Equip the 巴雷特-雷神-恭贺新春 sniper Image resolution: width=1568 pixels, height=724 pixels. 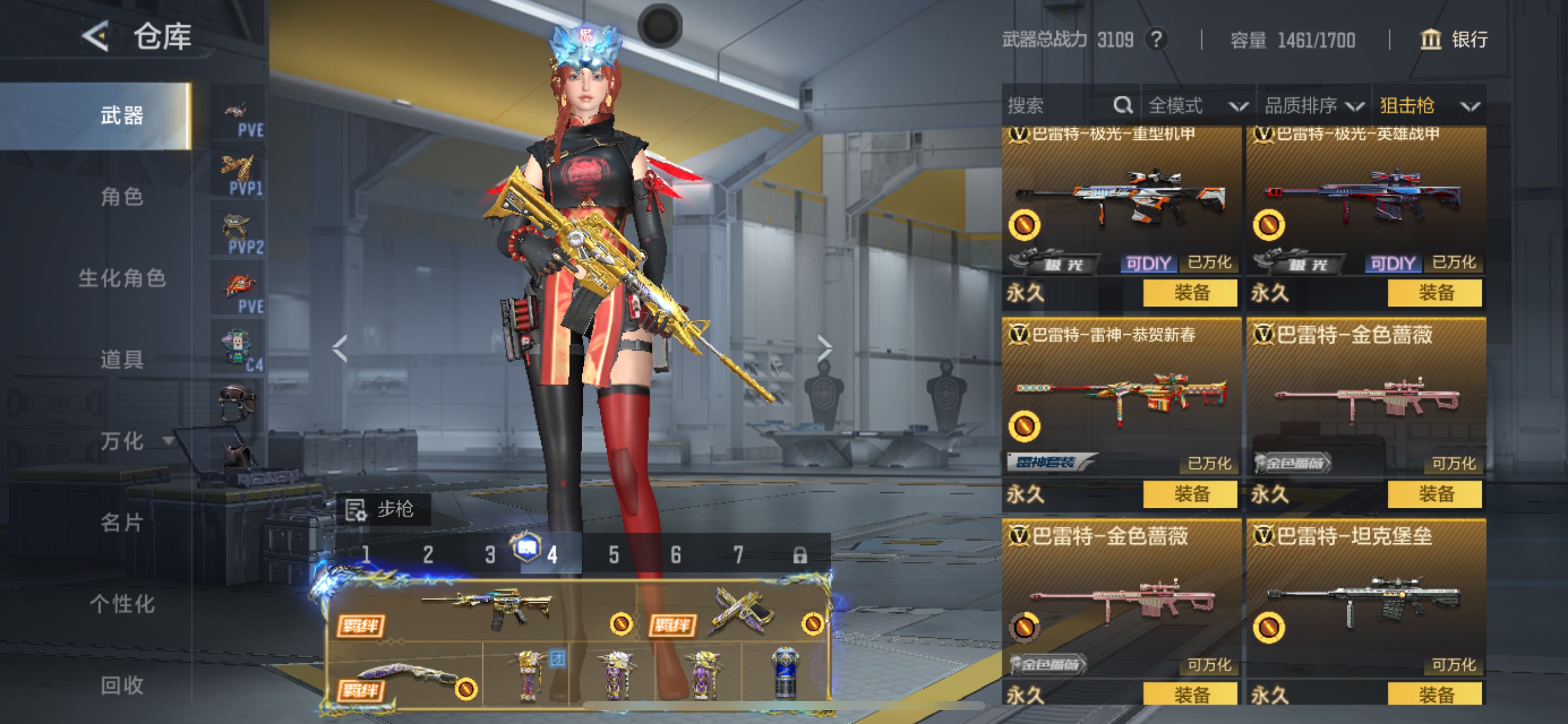(1190, 493)
